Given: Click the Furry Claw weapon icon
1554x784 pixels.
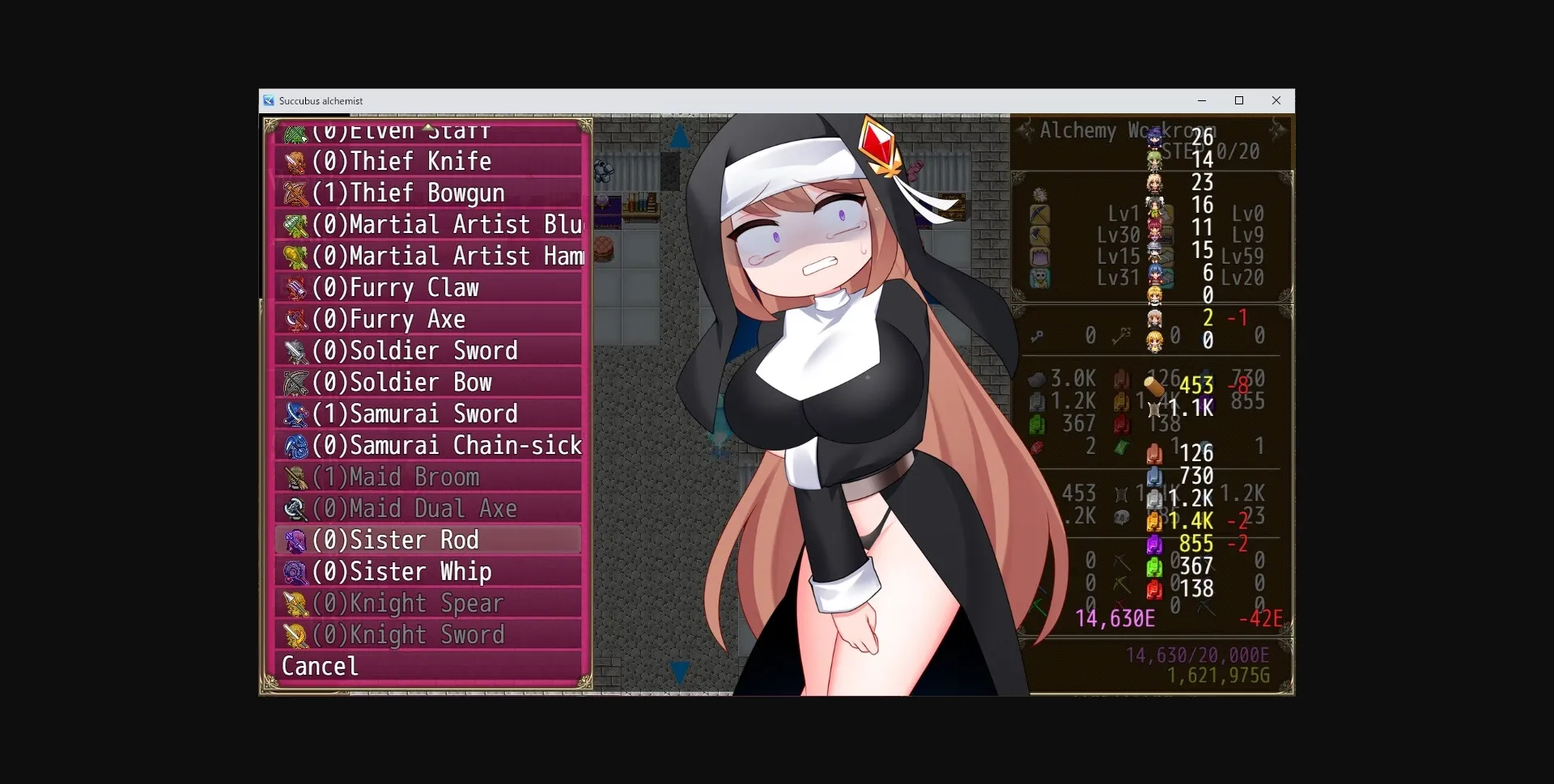Looking at the screenshot, I should click(x=296, y=287).
